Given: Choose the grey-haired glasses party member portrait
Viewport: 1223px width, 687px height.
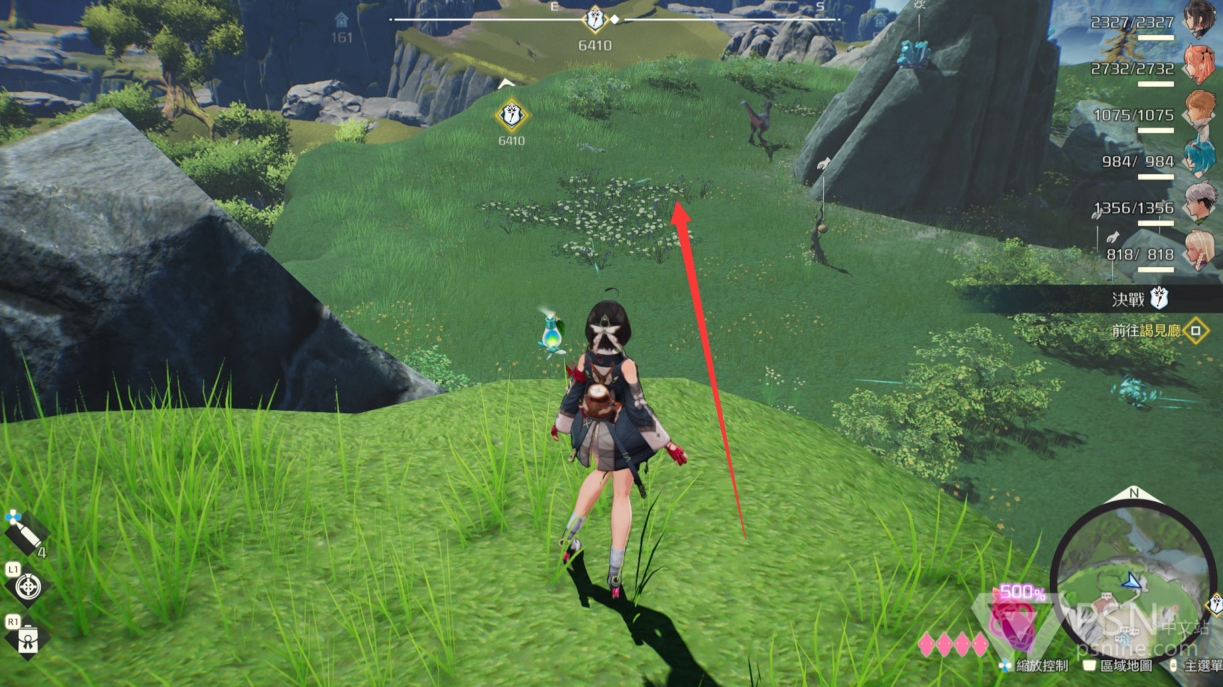Looking at the screenshot, I should click(x=1199, y=202).
